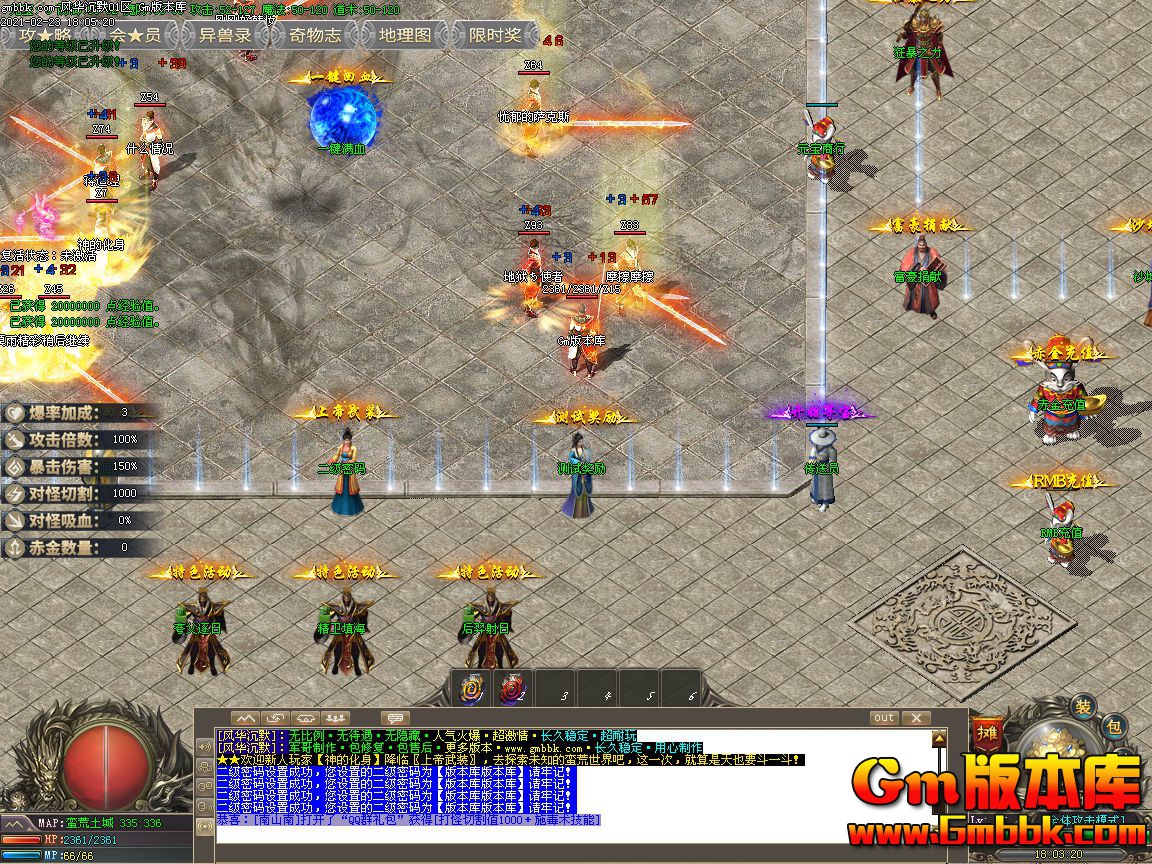Close the chat window with the X button
The image size is (1152, 864).
[x=915, y=718]
